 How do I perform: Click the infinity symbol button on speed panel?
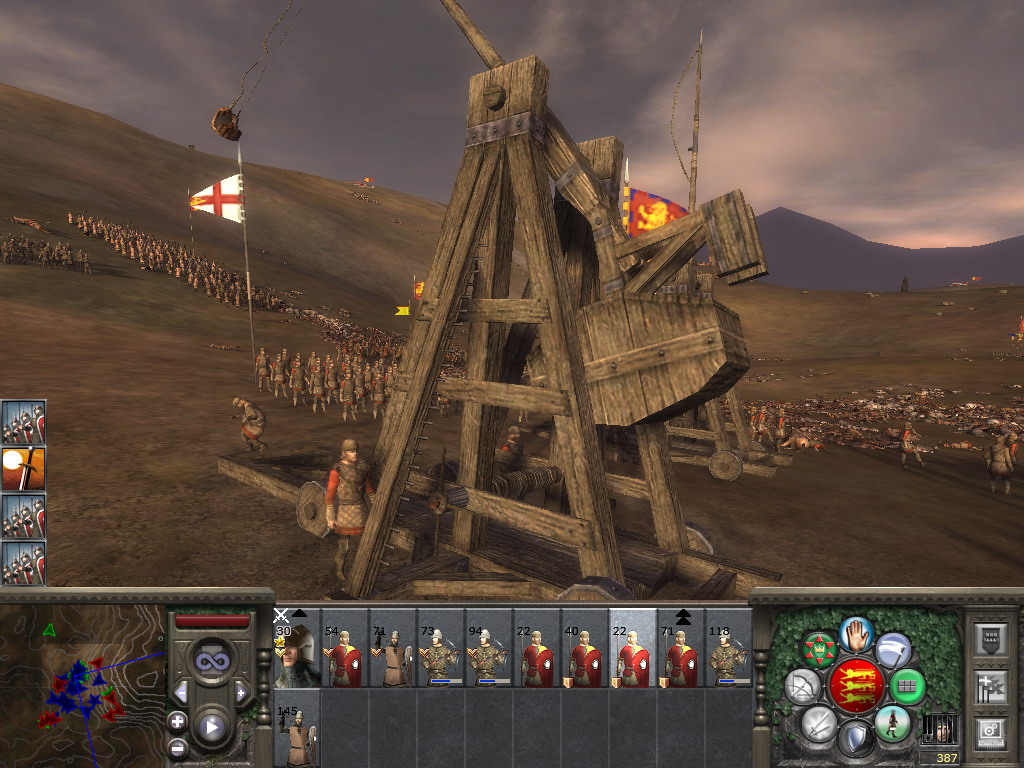point(211,661)
